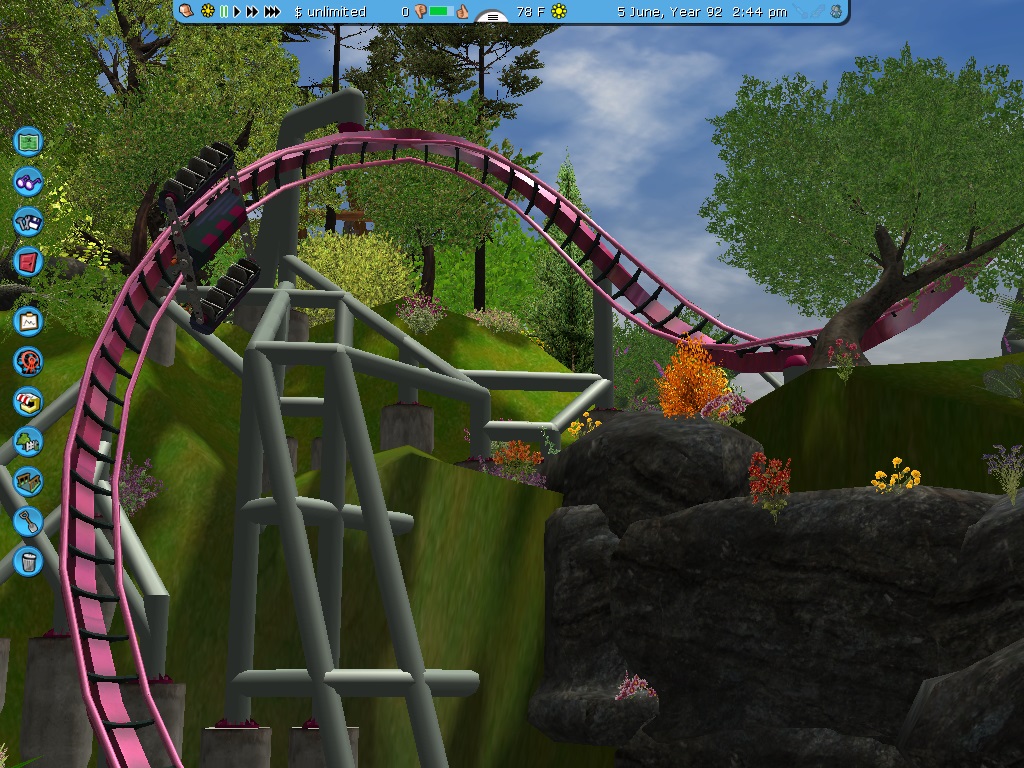Set game speed to double-arrow fast forward
Viewport: 1024px width, 768px height.
click(x=252, y=12)
